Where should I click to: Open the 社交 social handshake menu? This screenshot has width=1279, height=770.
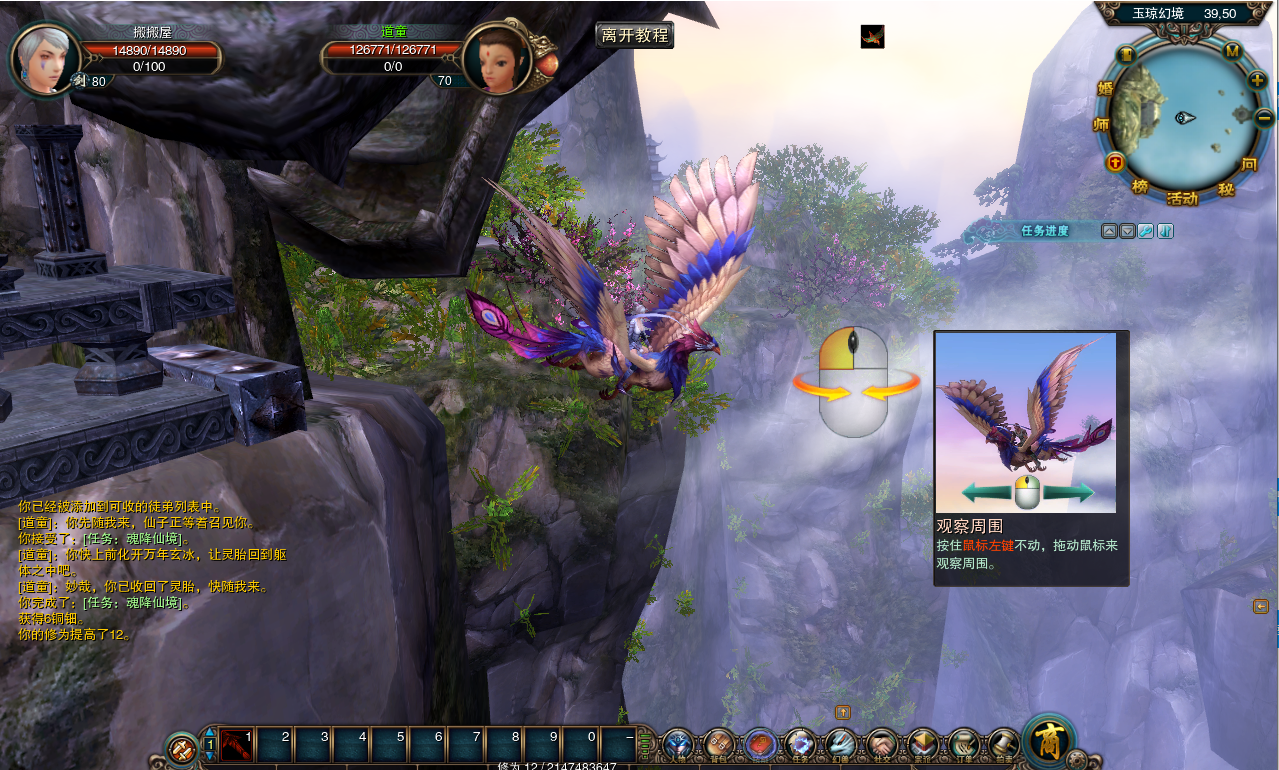(881, 745)
